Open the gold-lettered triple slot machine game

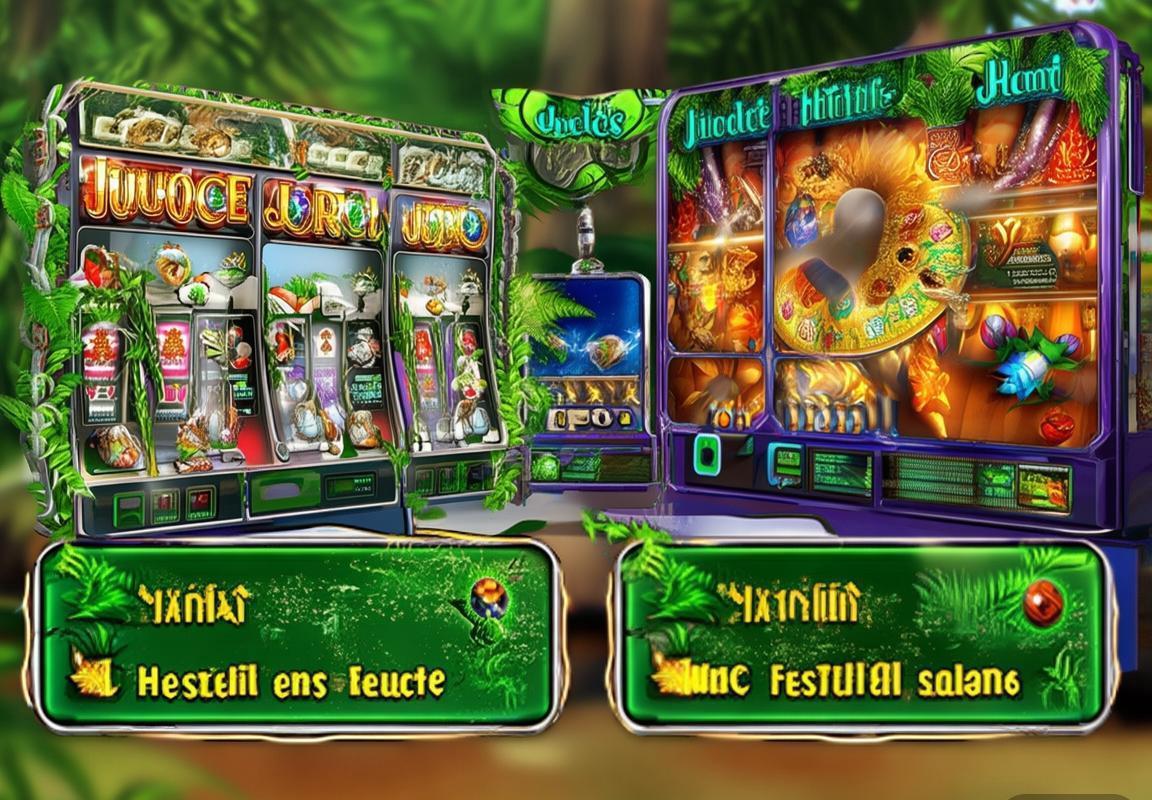click(x=280, y=310)
